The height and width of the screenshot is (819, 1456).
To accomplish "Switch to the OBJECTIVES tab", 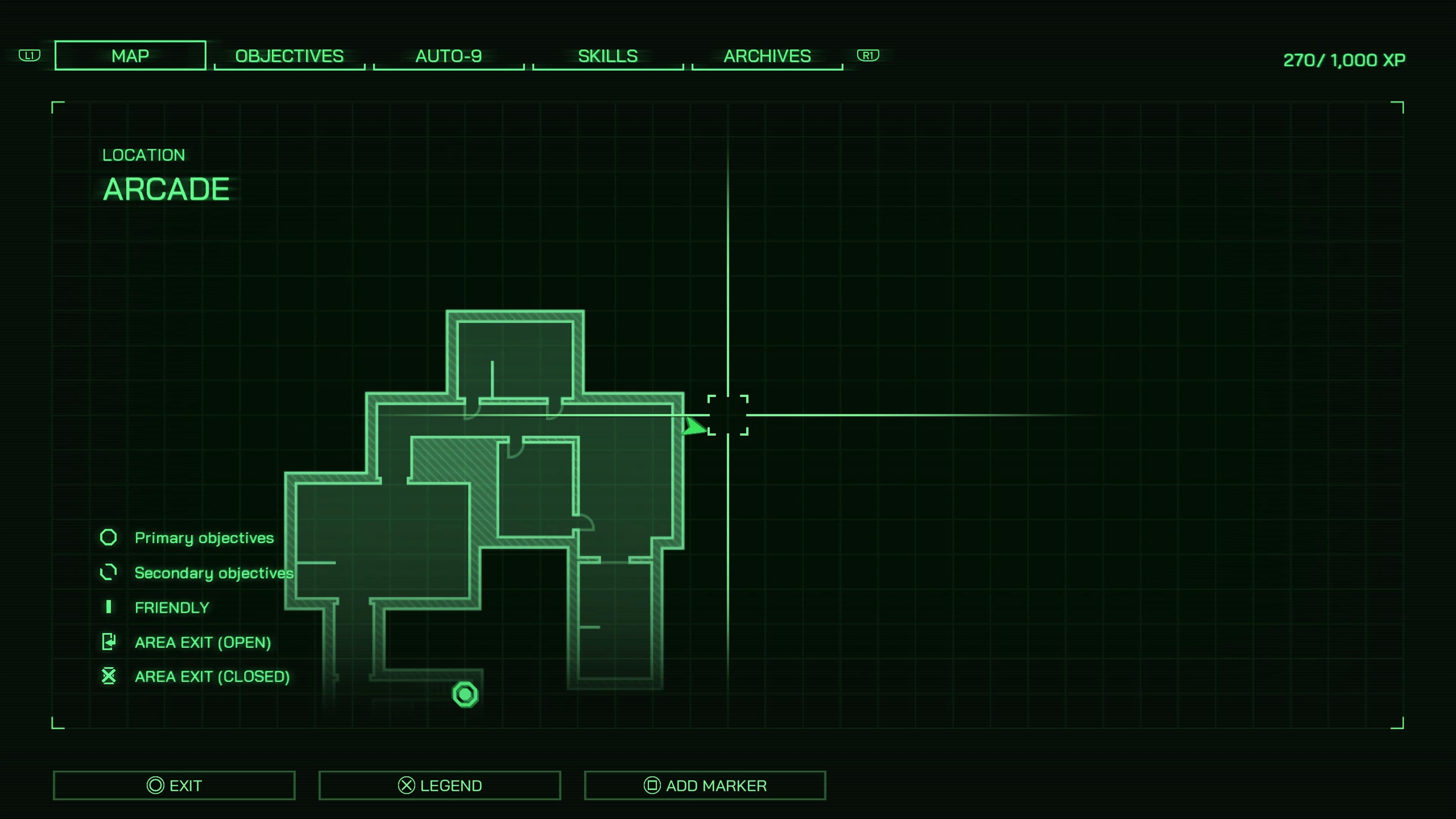I will click(x=289, y=55).
